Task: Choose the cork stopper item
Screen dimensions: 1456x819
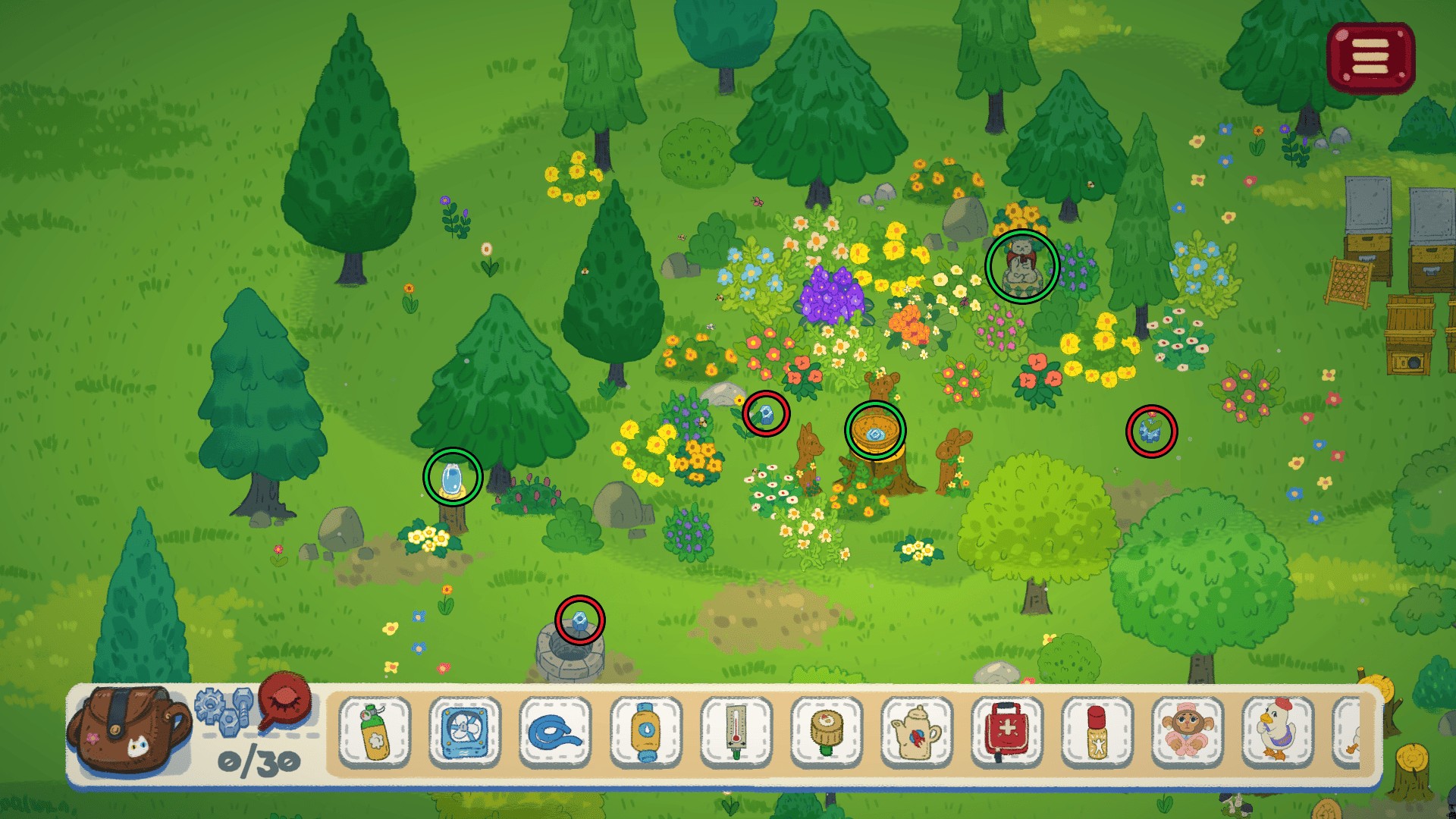Action: [827, 733]
